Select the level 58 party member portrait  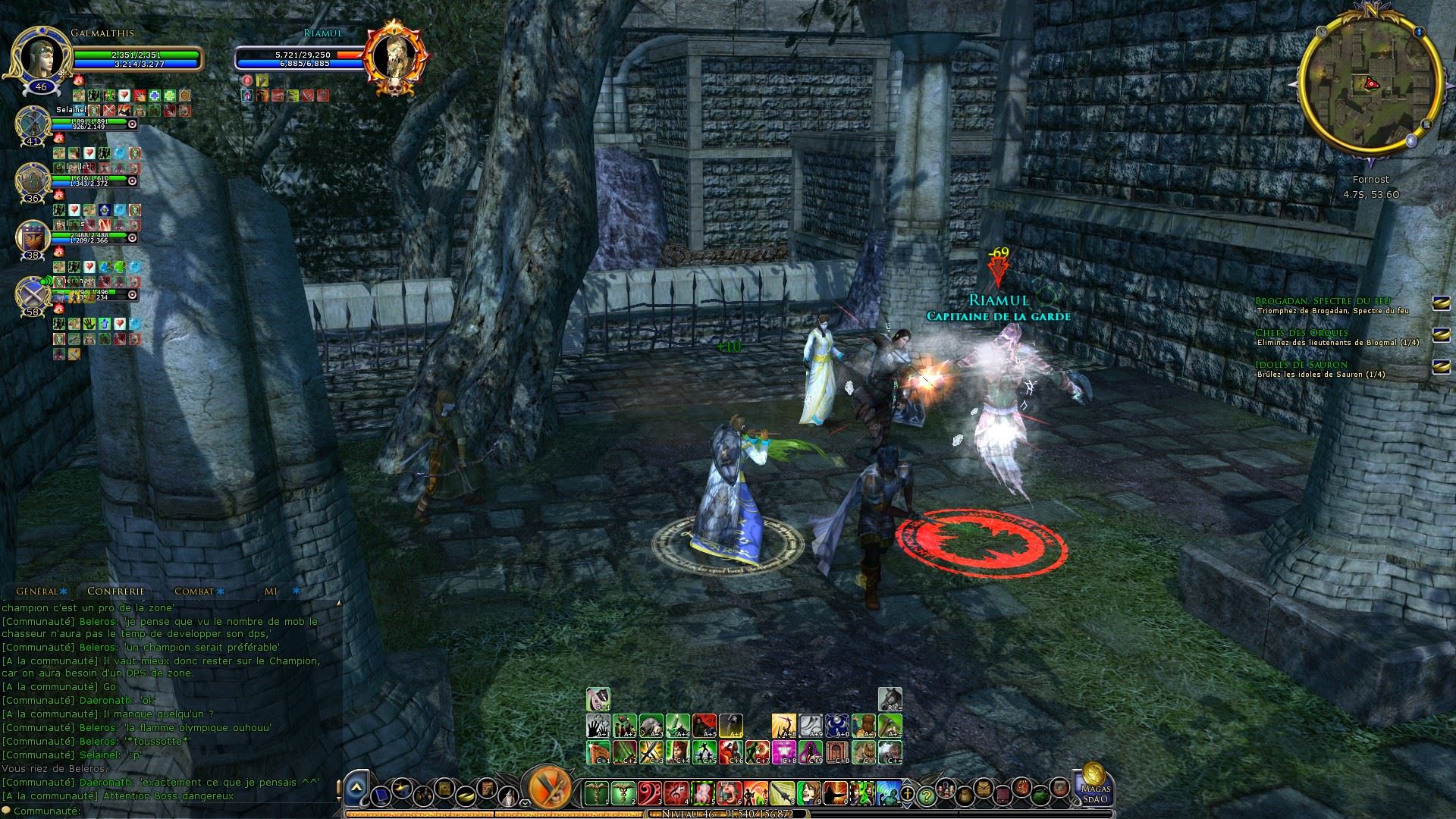click(x=33, y=293)
